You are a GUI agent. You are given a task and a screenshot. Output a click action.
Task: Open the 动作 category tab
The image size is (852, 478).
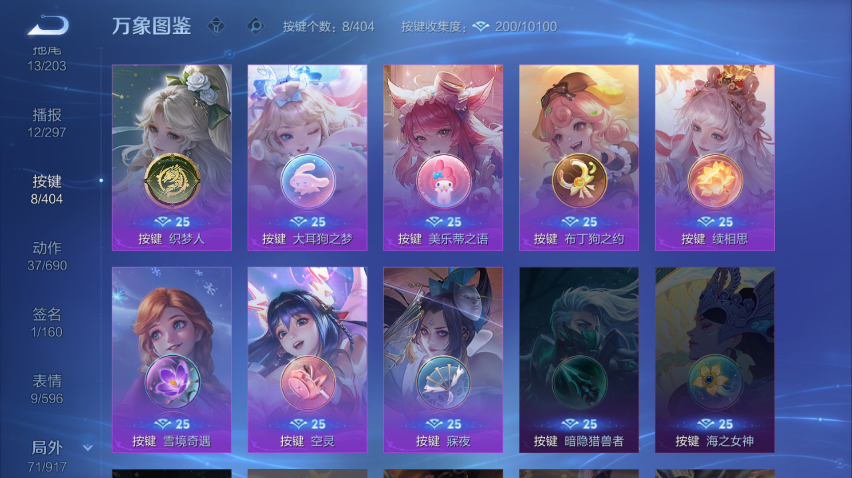tap(47, 256)
